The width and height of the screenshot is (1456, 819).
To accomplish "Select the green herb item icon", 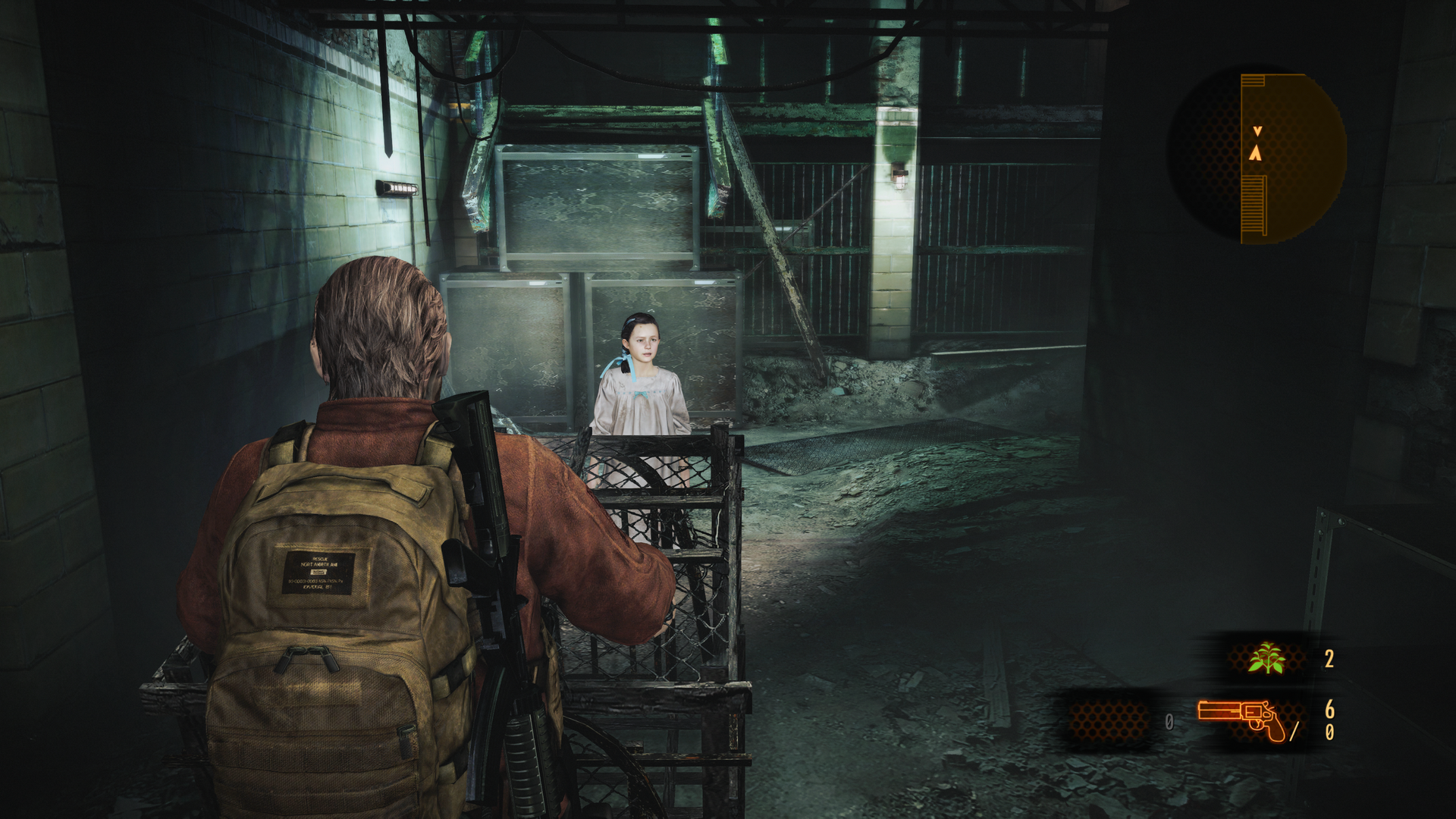I will (1267, 658).
